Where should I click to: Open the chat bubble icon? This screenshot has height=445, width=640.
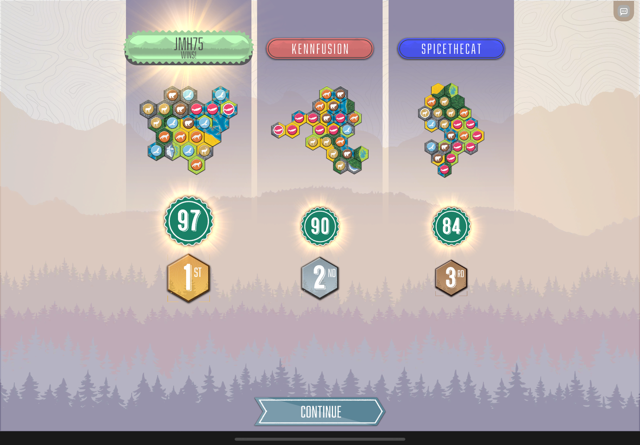pyautogui.click(x=624, y=11)
